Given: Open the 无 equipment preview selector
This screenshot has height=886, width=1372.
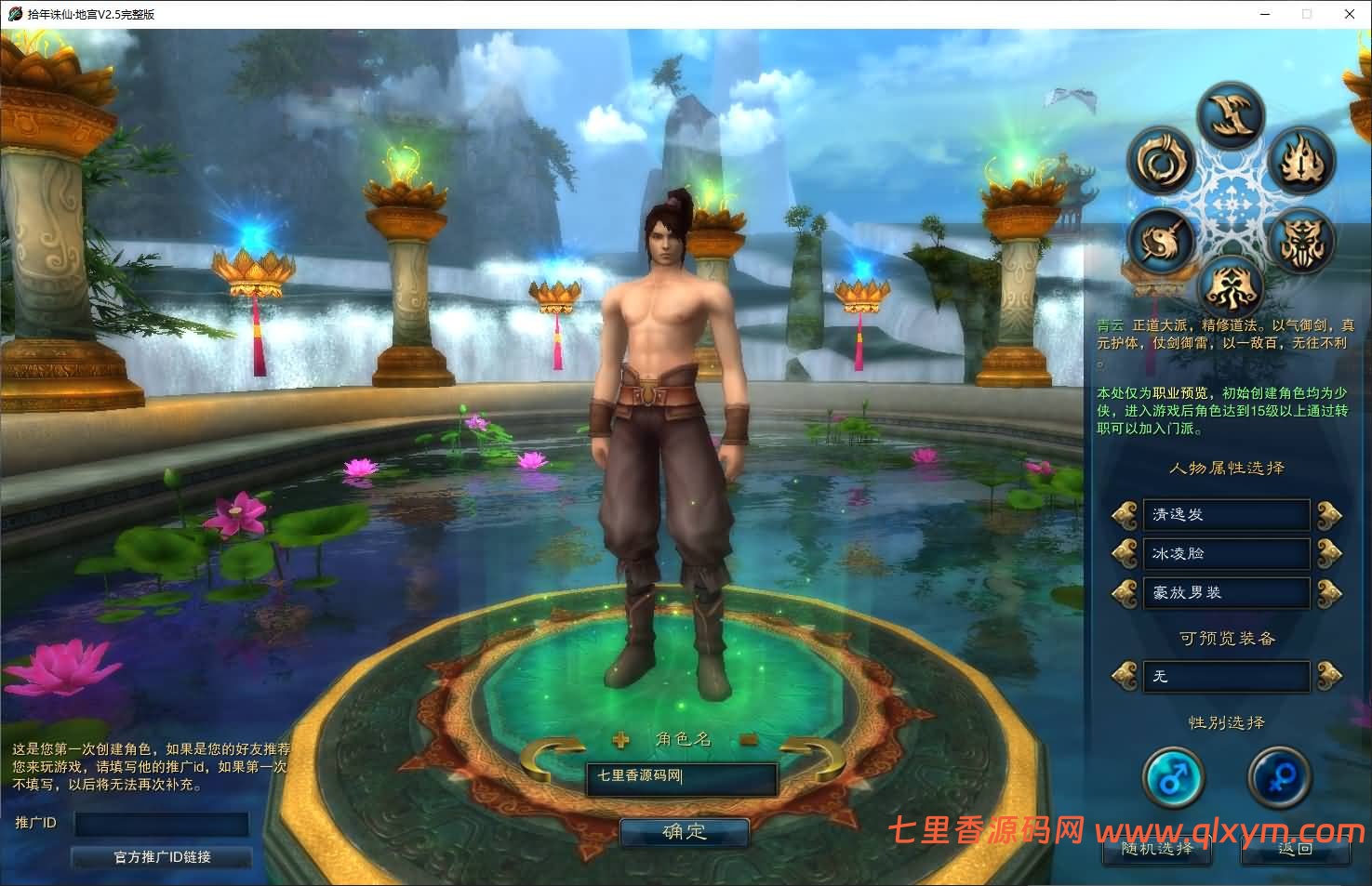Looking at the screenshot, I should pos(1226,677).
